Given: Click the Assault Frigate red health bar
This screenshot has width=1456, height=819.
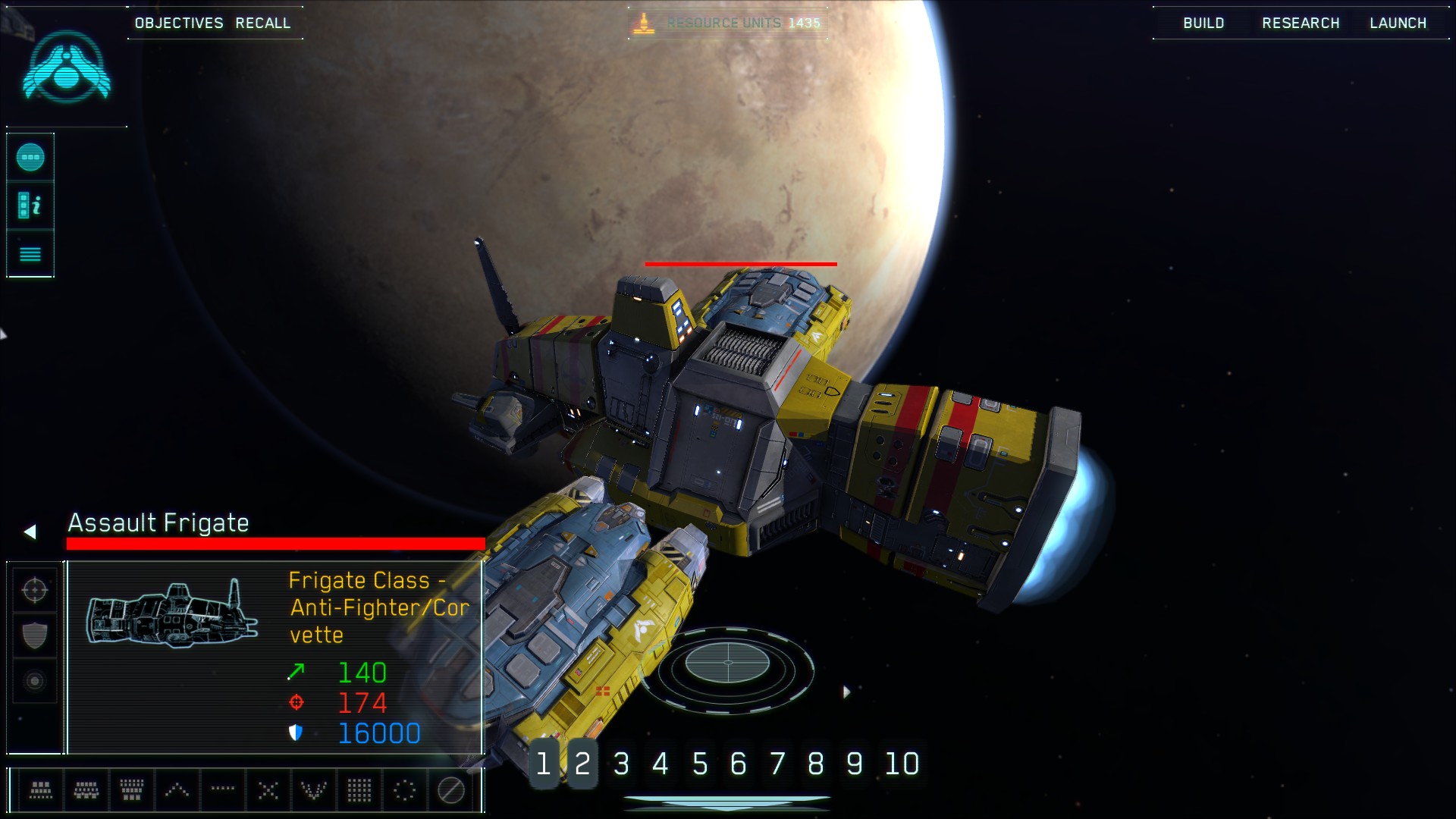Looking at the screenshot, I should click(x=275, y=543).
